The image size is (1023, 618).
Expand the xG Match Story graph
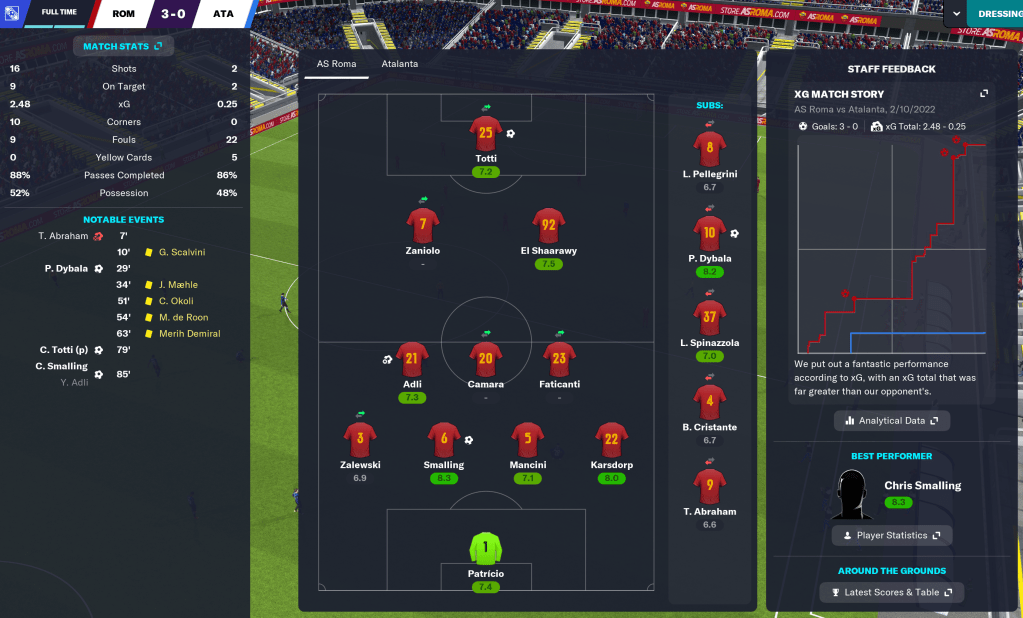(x=984, y=94)
